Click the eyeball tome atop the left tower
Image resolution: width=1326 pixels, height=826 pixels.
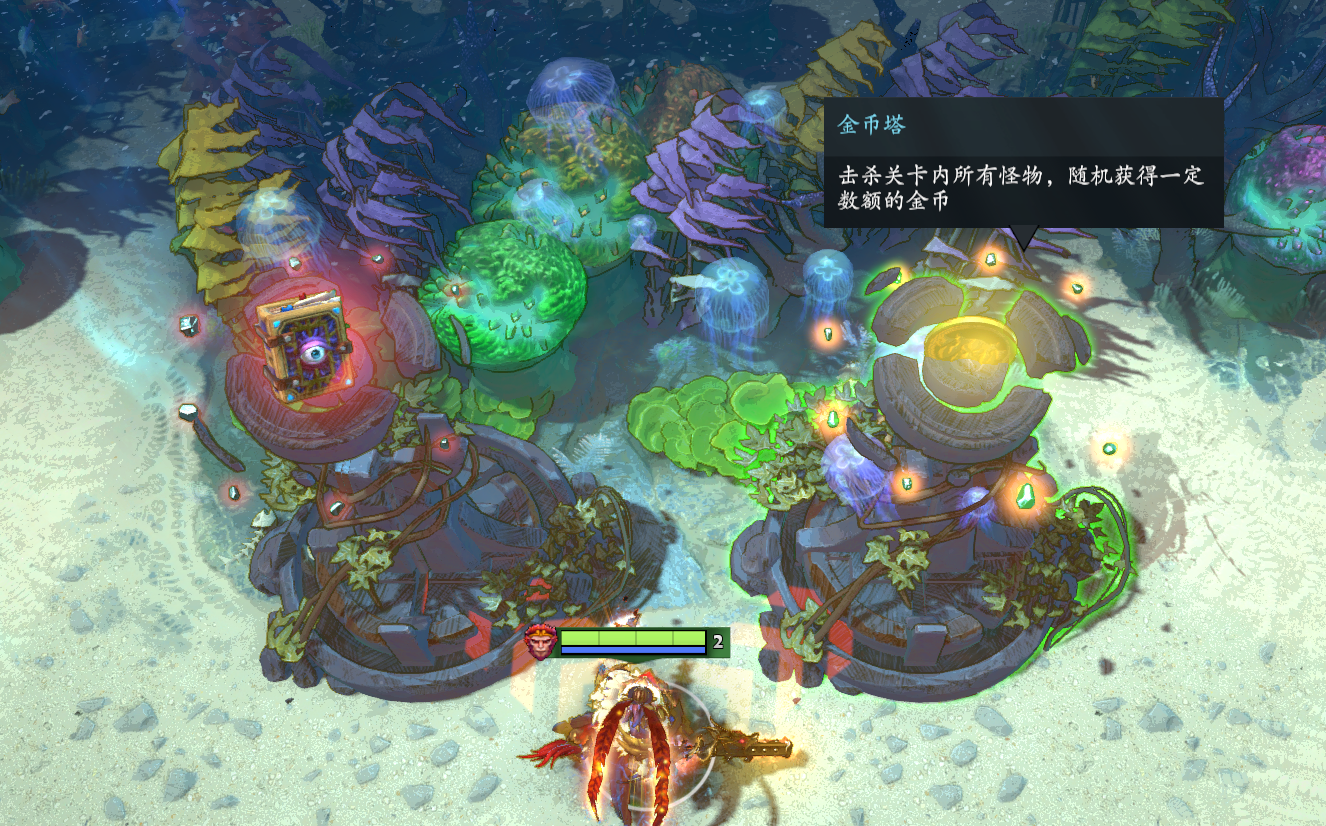pos(303,350)
